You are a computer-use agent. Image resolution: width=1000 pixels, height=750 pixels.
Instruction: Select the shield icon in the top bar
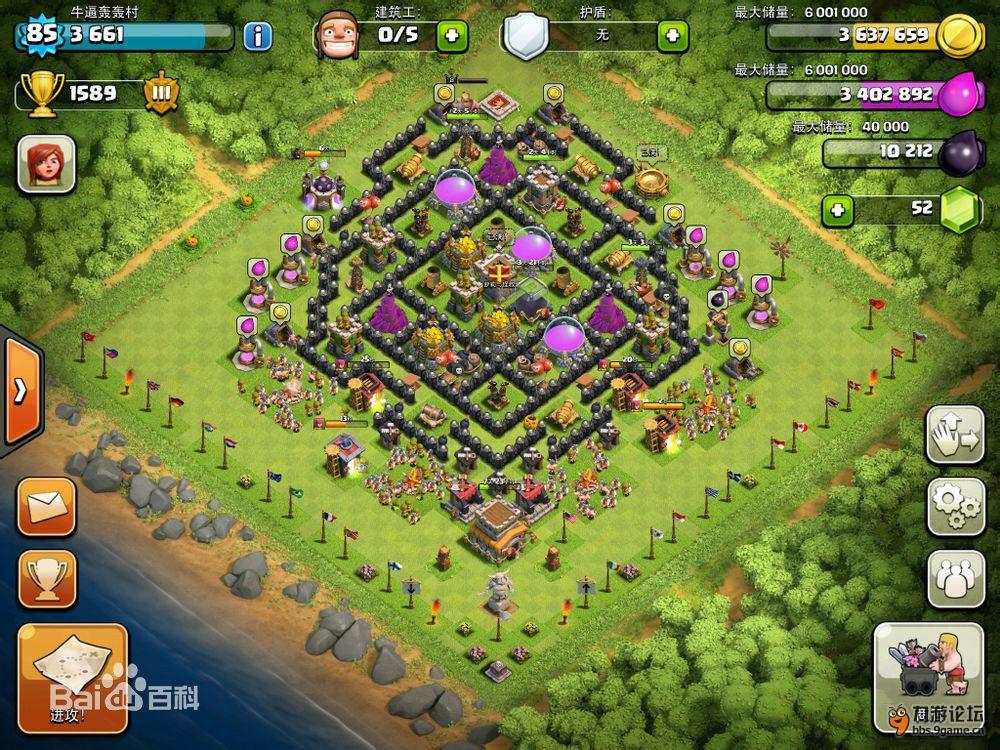coord(525,37)
